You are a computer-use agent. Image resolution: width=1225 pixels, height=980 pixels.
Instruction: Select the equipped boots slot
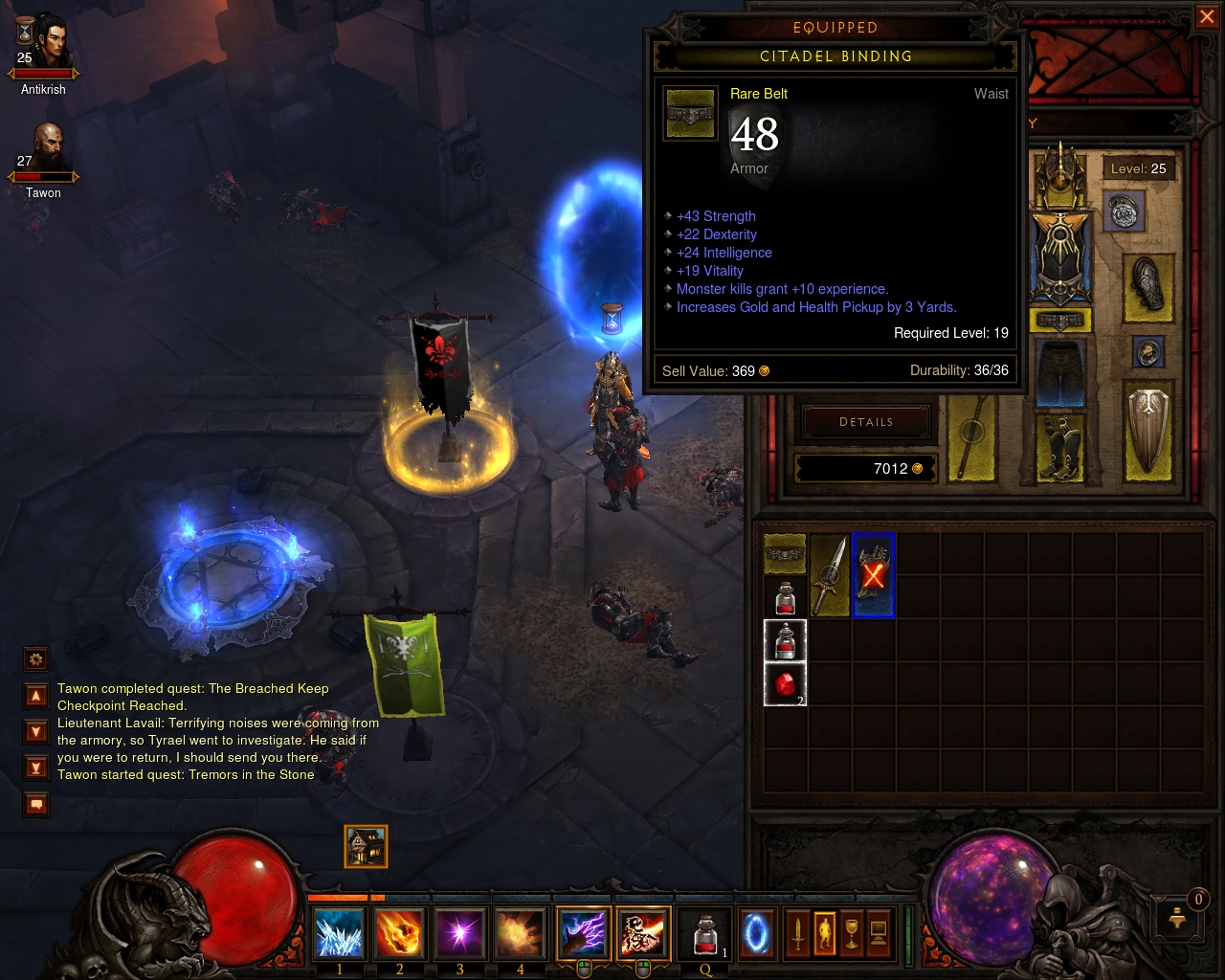click(1059, 446)
